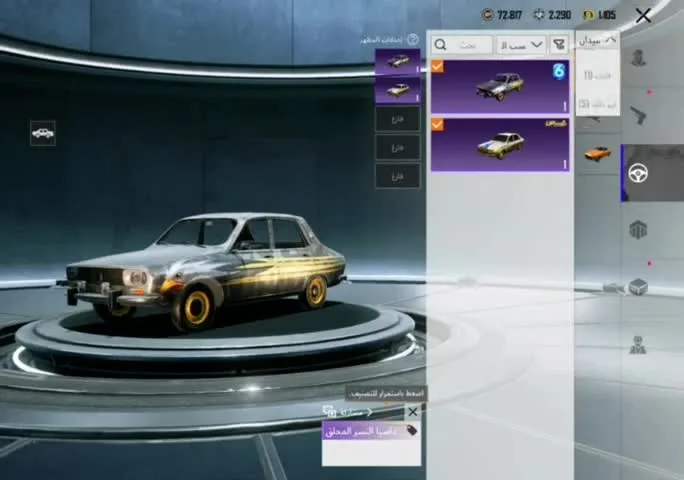Open the sort-by dropdown
The image size is (684, 480).
[521, 45]
